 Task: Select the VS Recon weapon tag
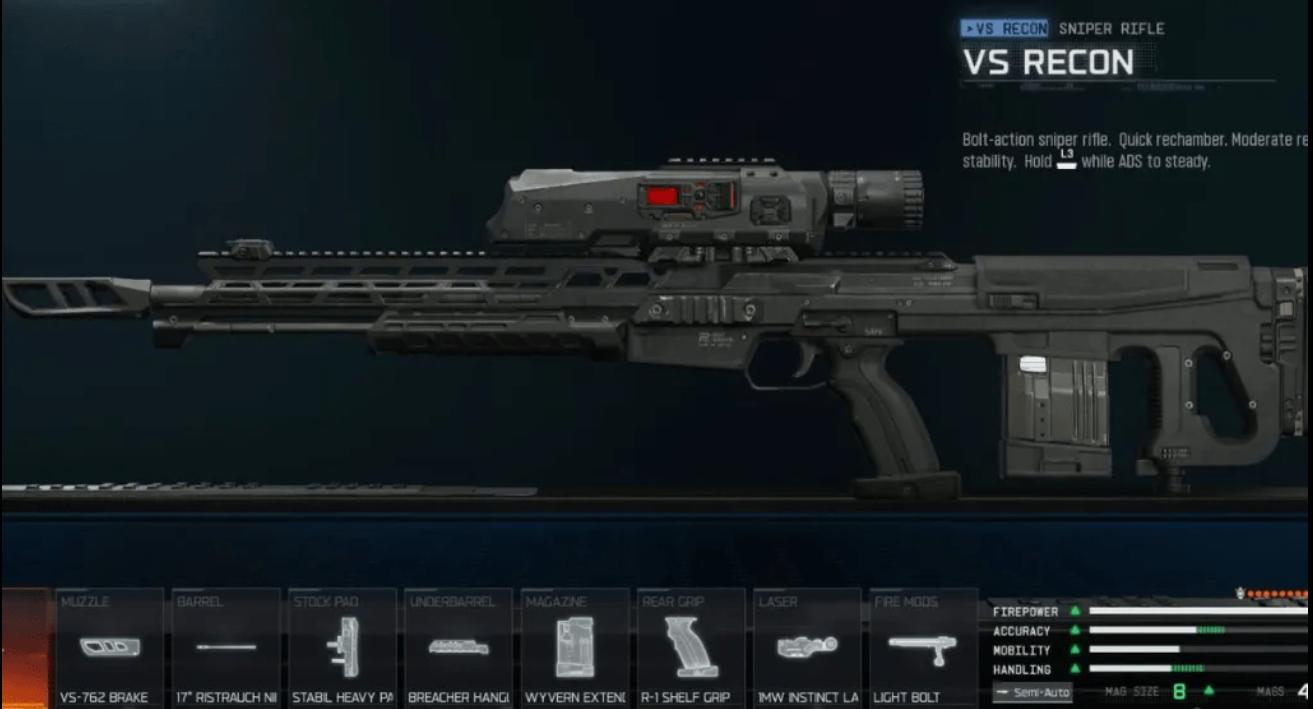1004,29
